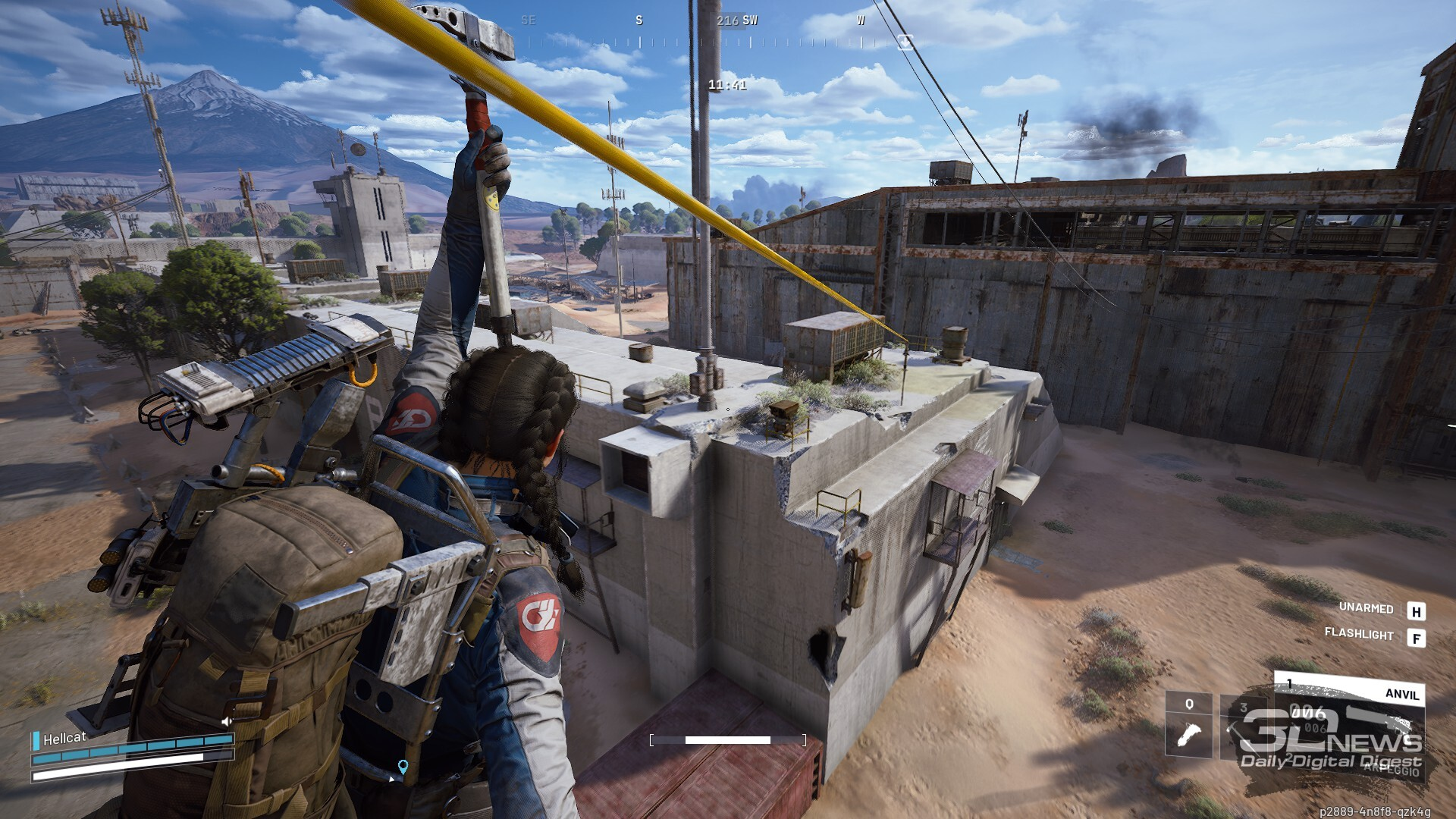The image size is (1456, 819).
Task: Click the blue map pin marker
Action: point(403,767)
